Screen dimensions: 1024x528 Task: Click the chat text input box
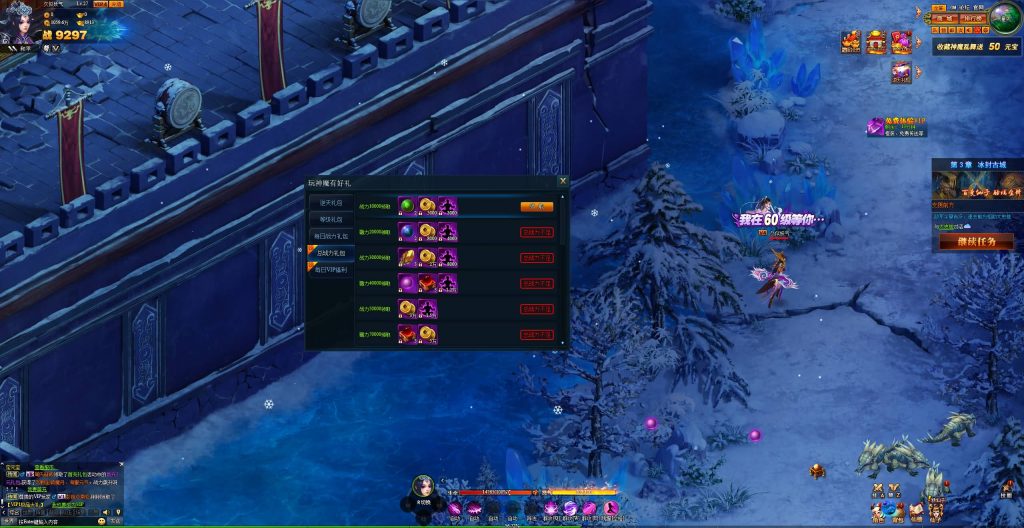tap(50, 521)
